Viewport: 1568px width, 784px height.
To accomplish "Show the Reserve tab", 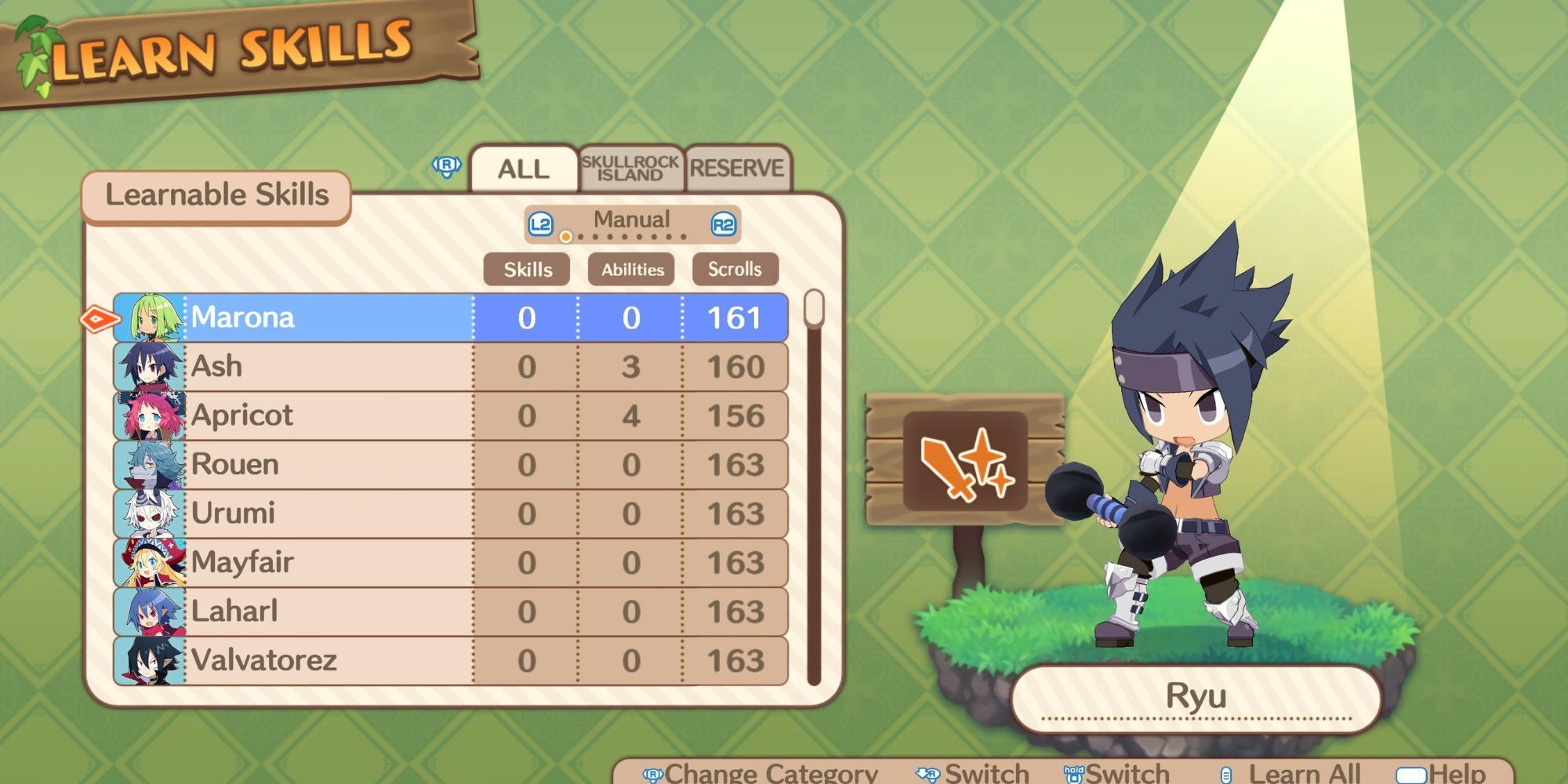I will click(736, 169).
